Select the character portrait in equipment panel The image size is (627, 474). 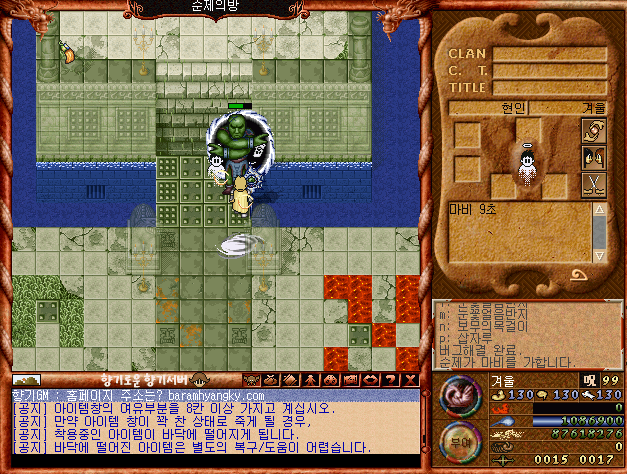click(x=525, y=166)
